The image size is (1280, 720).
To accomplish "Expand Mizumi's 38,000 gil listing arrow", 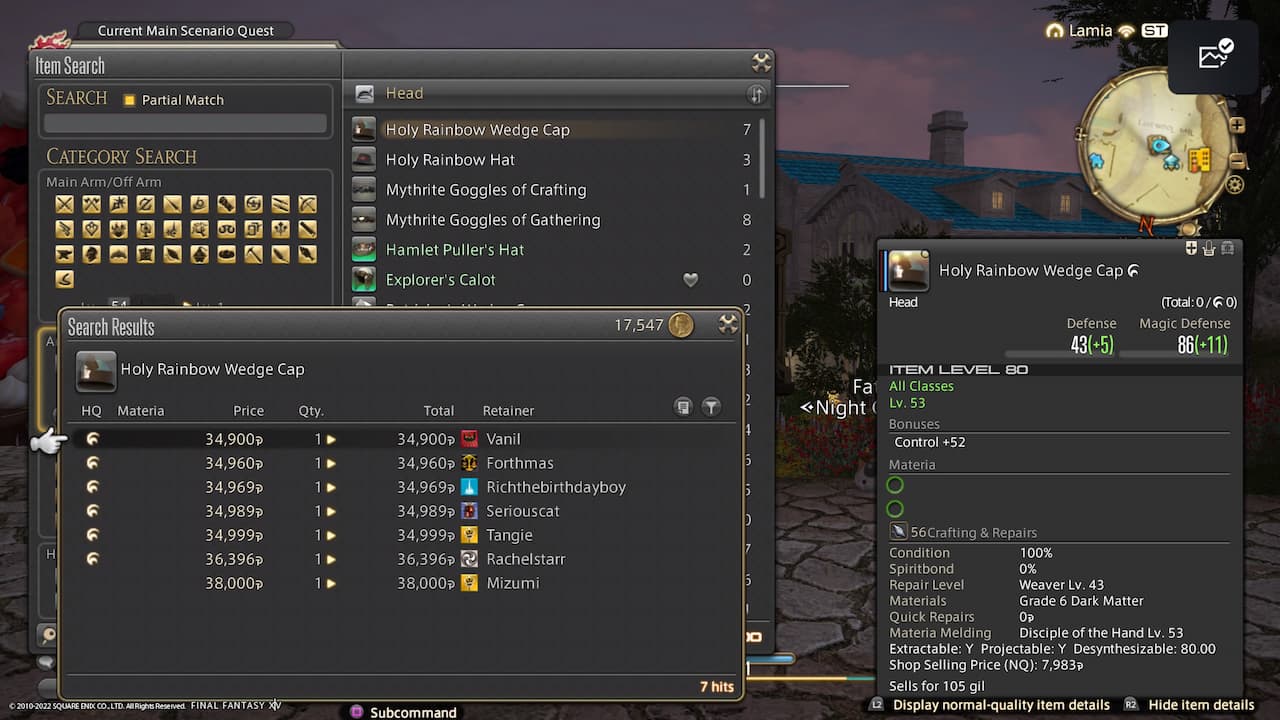I will pos(331,583).
